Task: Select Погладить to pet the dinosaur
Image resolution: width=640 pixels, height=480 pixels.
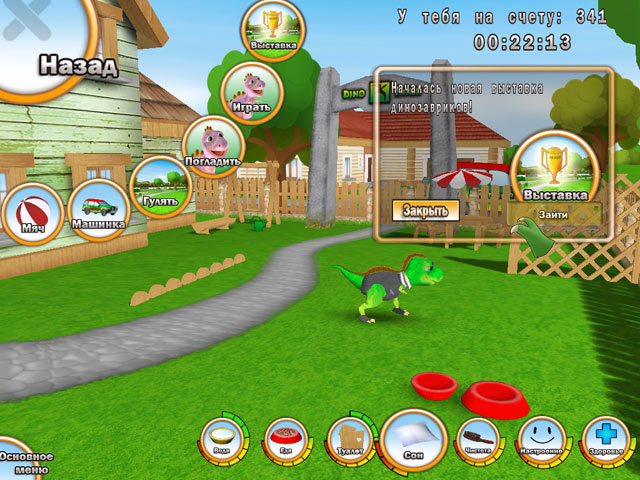Action: click(214, 147)
